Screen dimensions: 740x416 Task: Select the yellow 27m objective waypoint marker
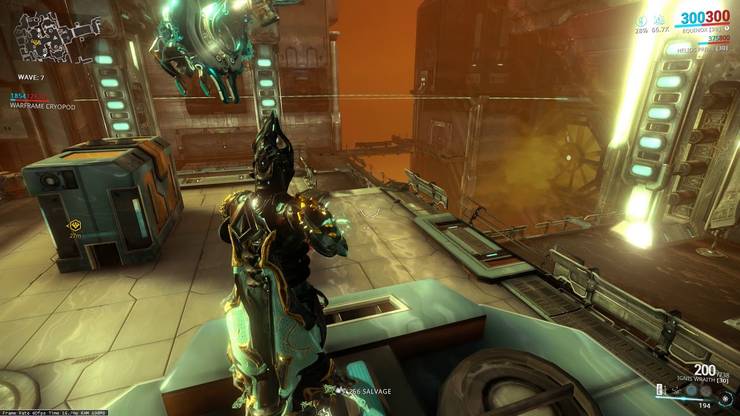75,226
